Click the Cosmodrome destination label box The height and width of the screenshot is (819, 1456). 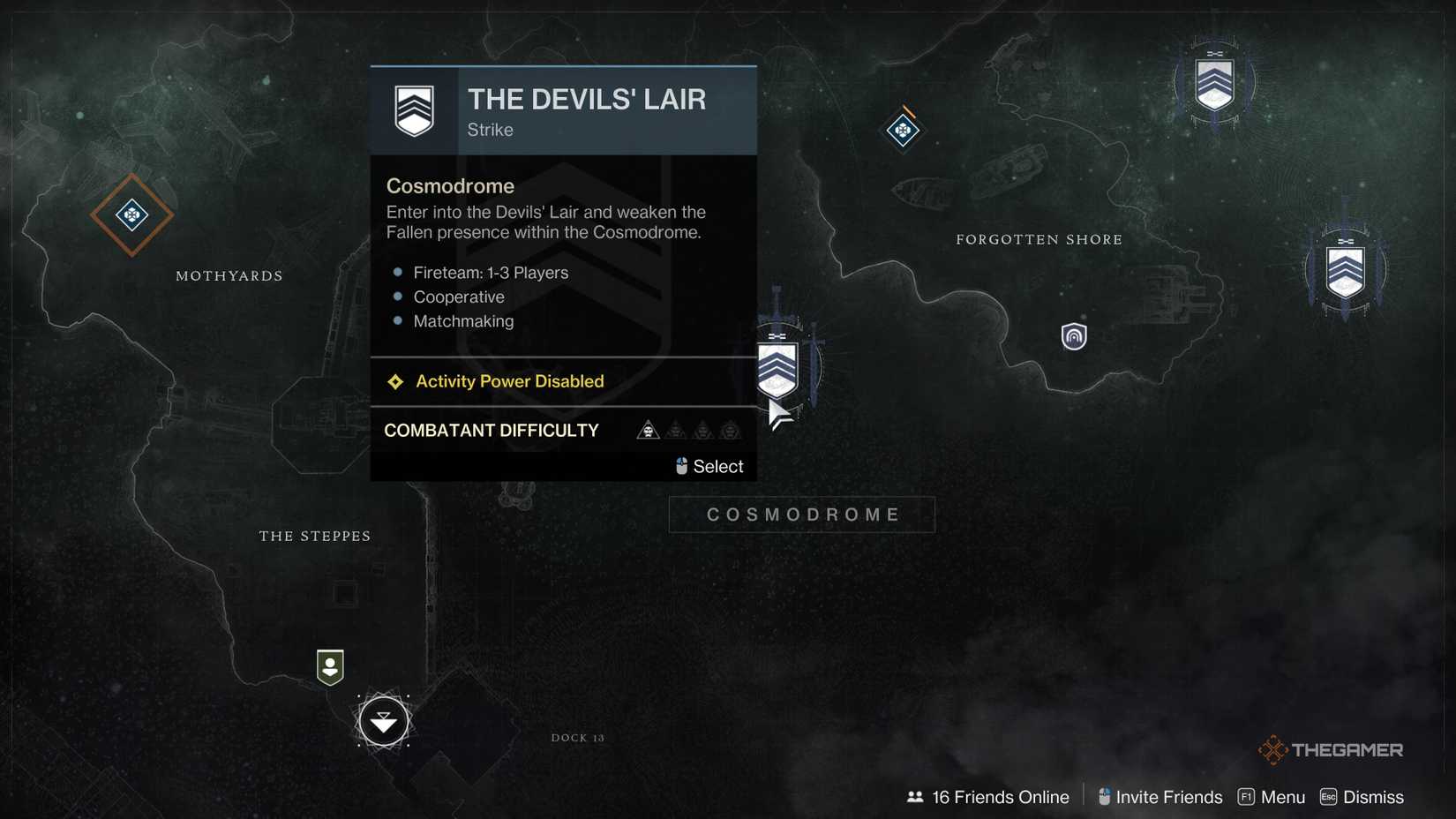801,514
